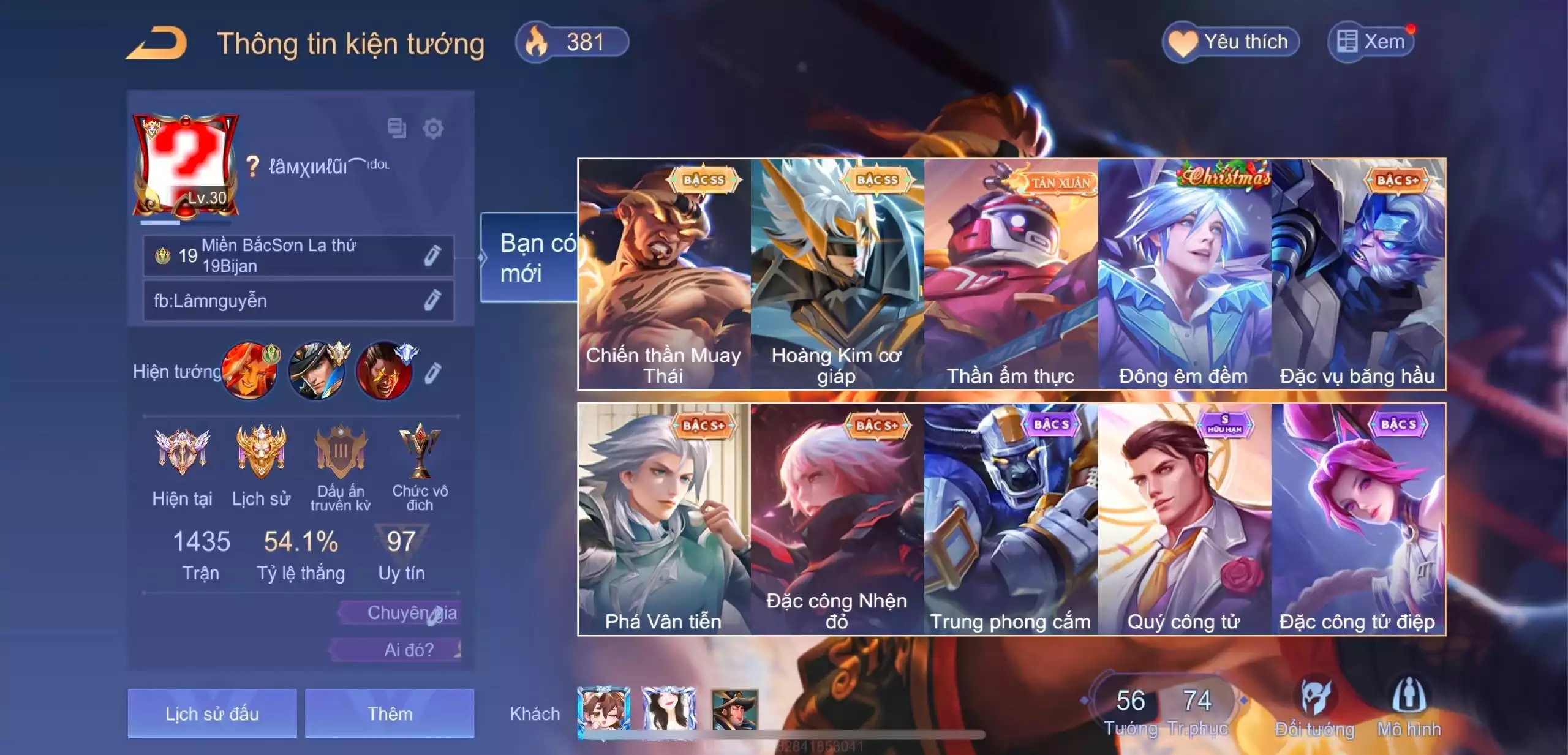Image resolution: width=1568 pixels, height=755 pixels.
Task: Tap the Yêu thích heart button
Action: [x=1230, y=42]
